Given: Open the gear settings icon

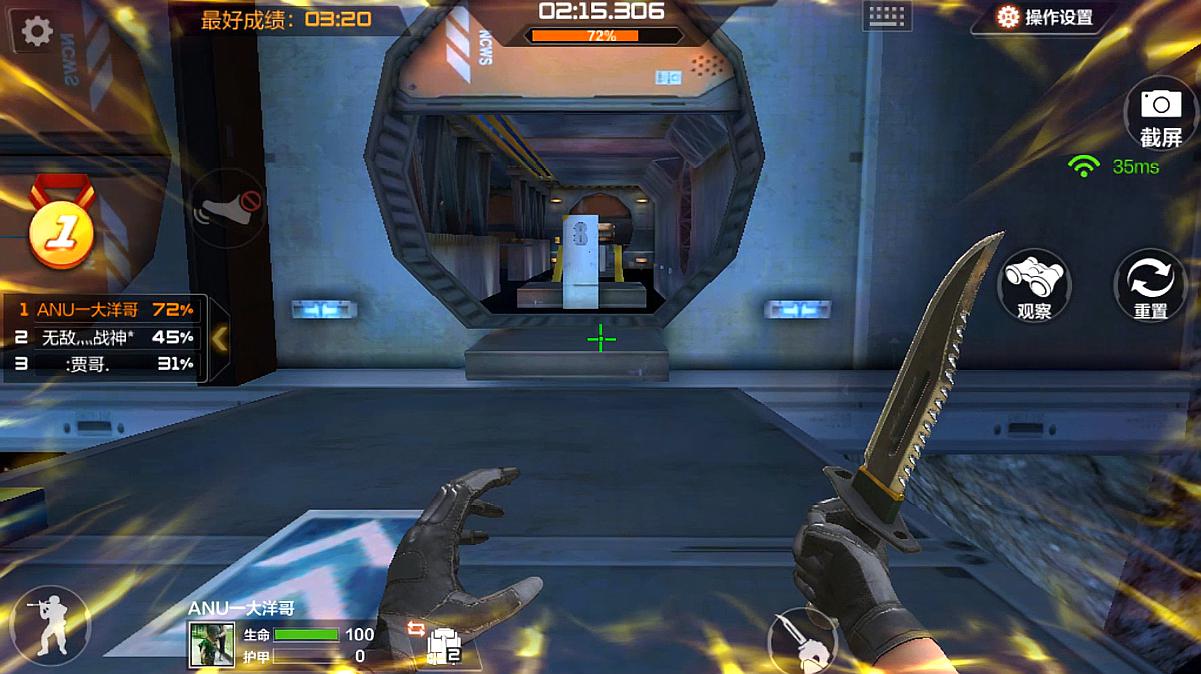Looking at the screenshot, I should 37,31.
